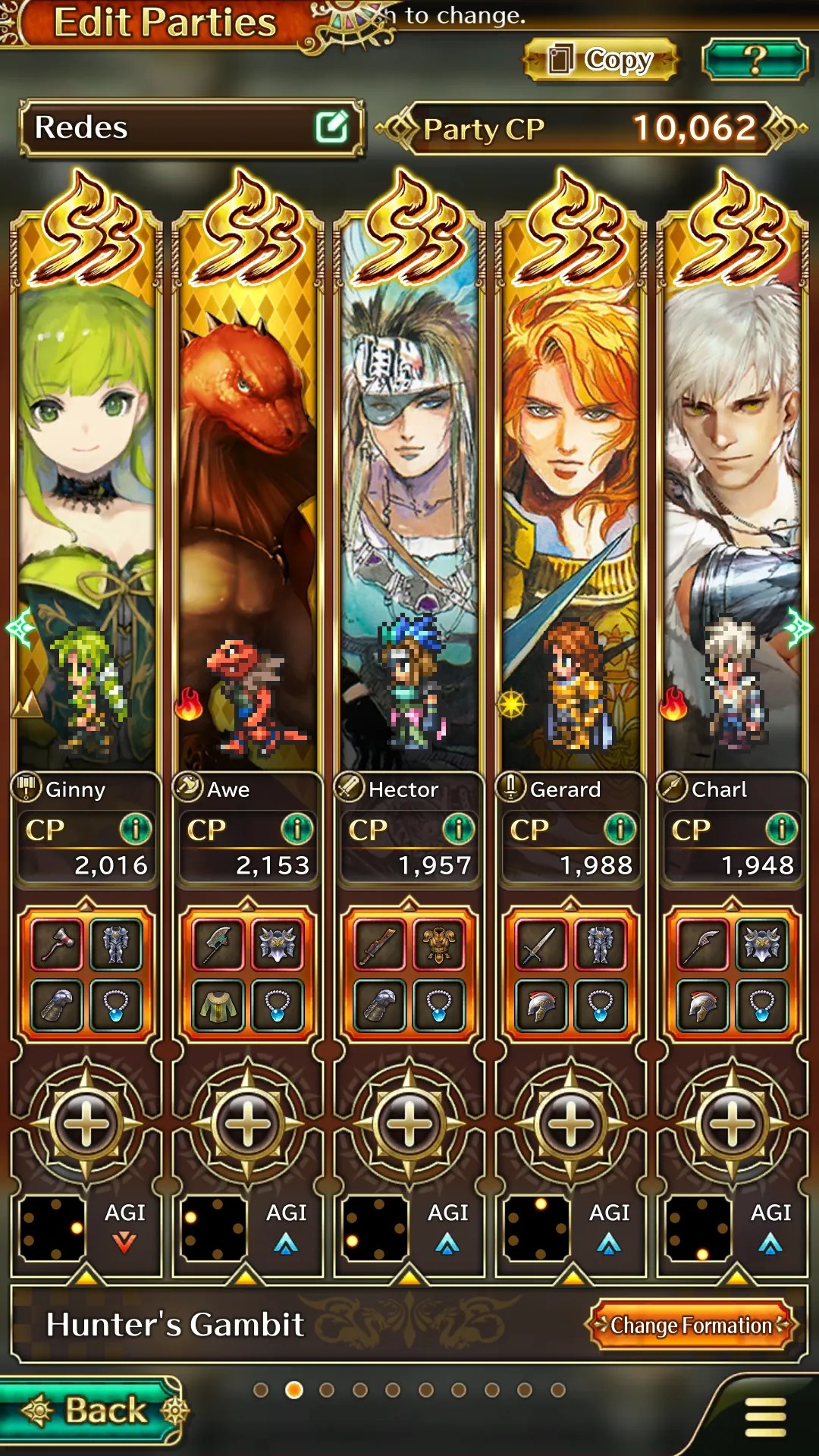The image size is (819, 1456).
Task: Add an ability in Hector's plus slot
Action: coord(409,1122)
